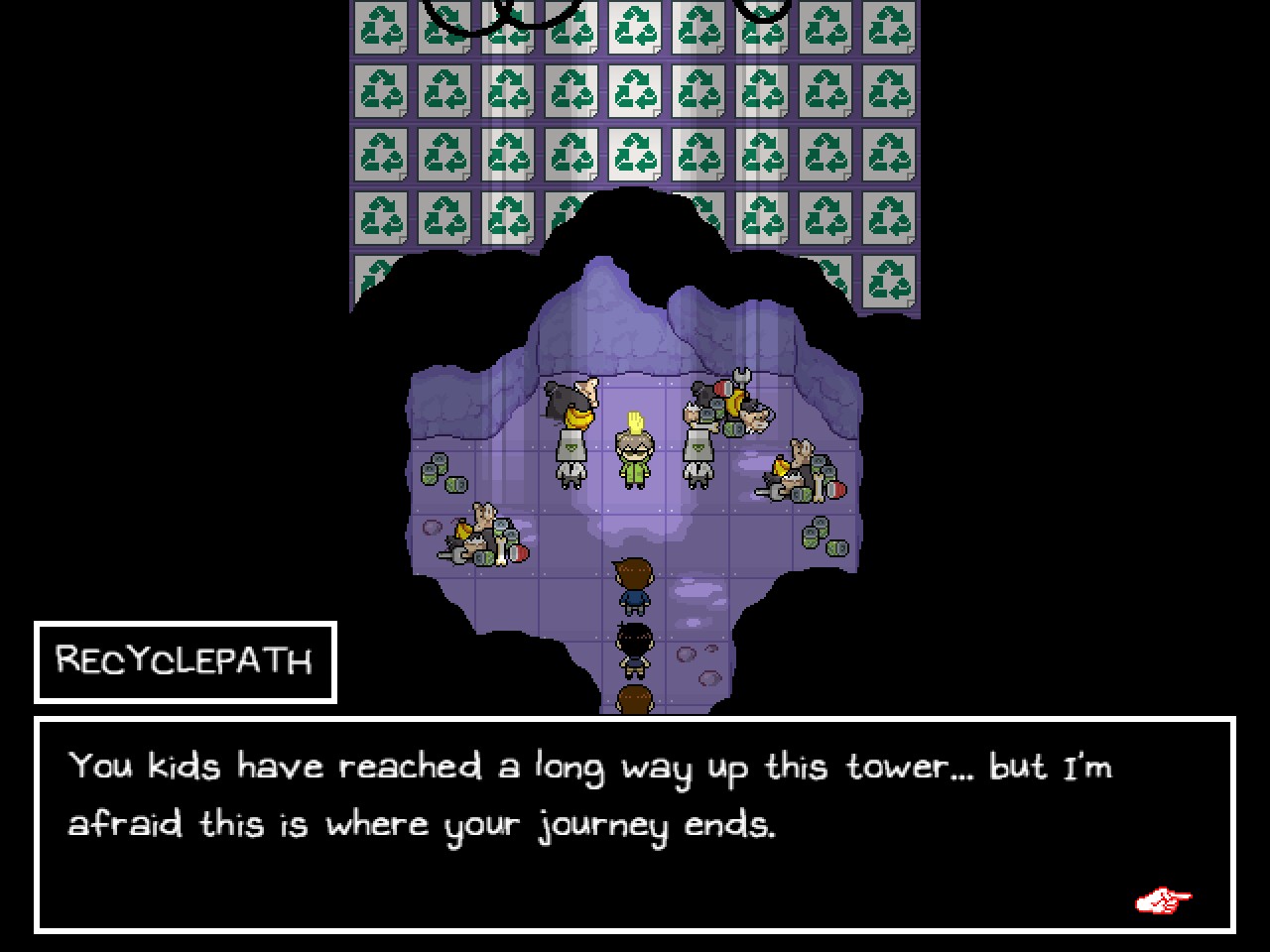Screen dimensions: 1270x952
Task: Click the glowing yellow hand sprite
Action: click(x=635, y=420)
